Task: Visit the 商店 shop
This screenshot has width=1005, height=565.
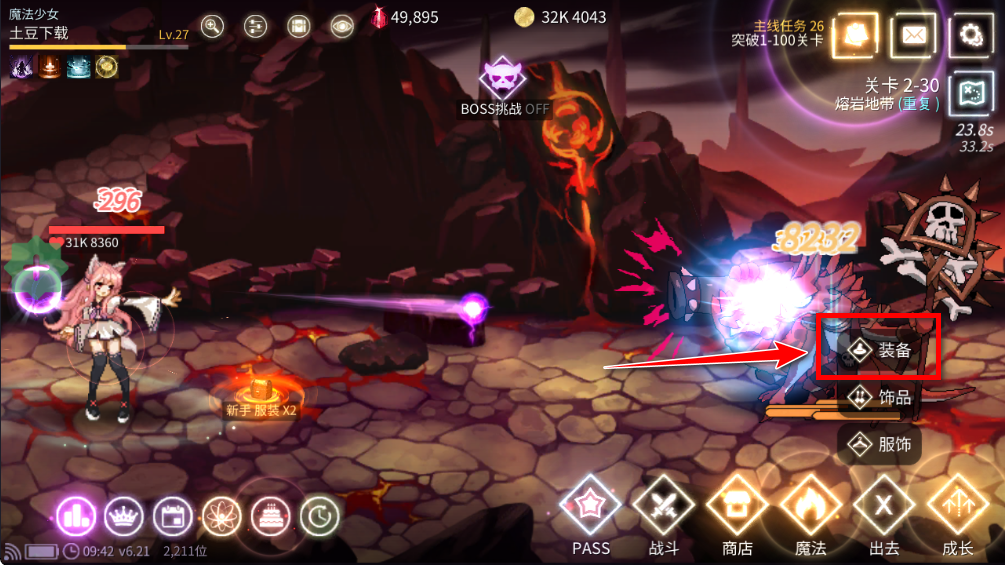Action: (737, 507)
